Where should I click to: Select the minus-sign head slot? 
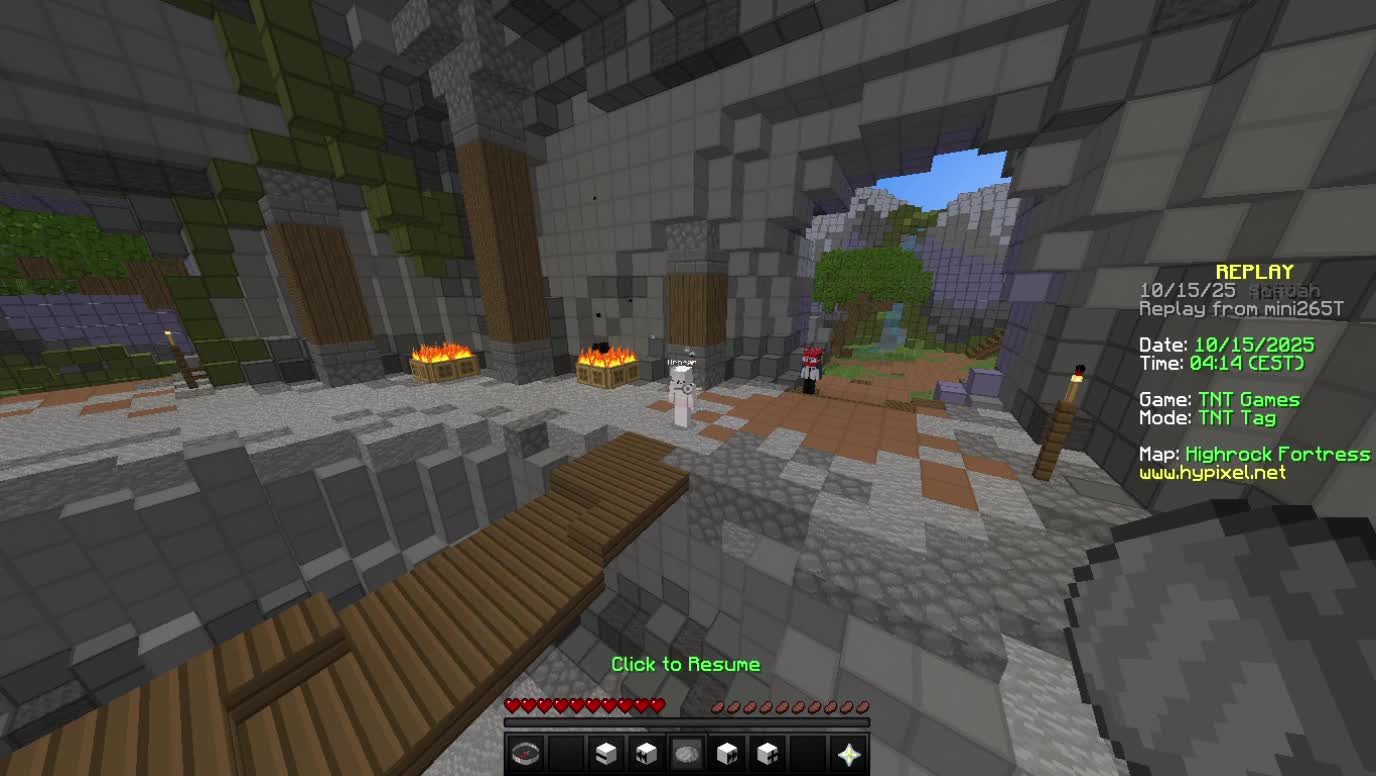[606, 753]
